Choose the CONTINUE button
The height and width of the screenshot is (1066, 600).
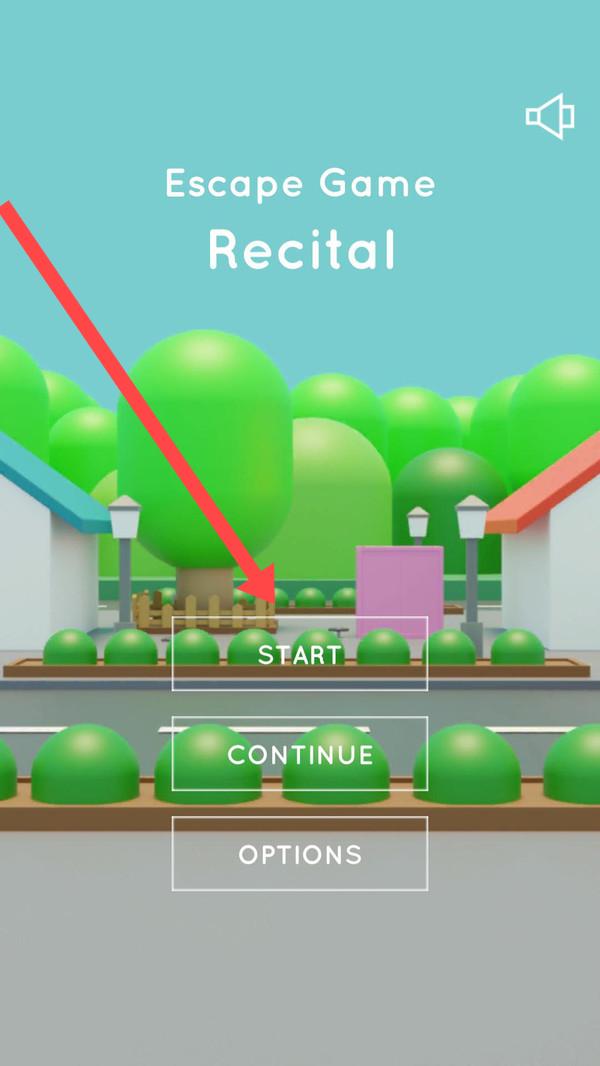[x=300, y=754]
